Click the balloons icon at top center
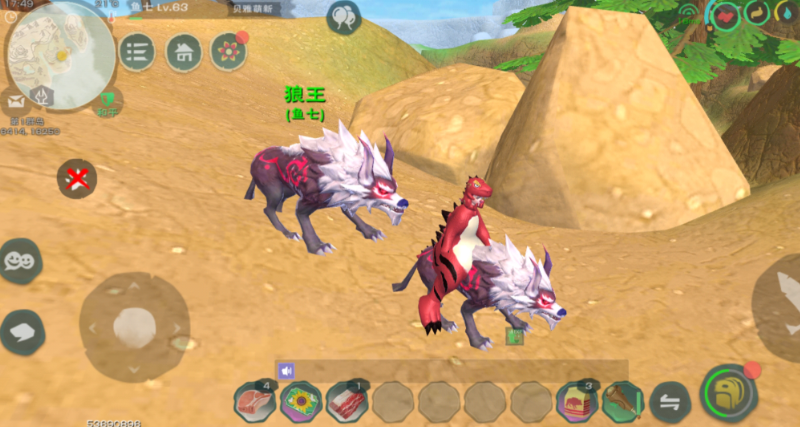This screenshot has width=800, height=427. (x=343, y=17)
